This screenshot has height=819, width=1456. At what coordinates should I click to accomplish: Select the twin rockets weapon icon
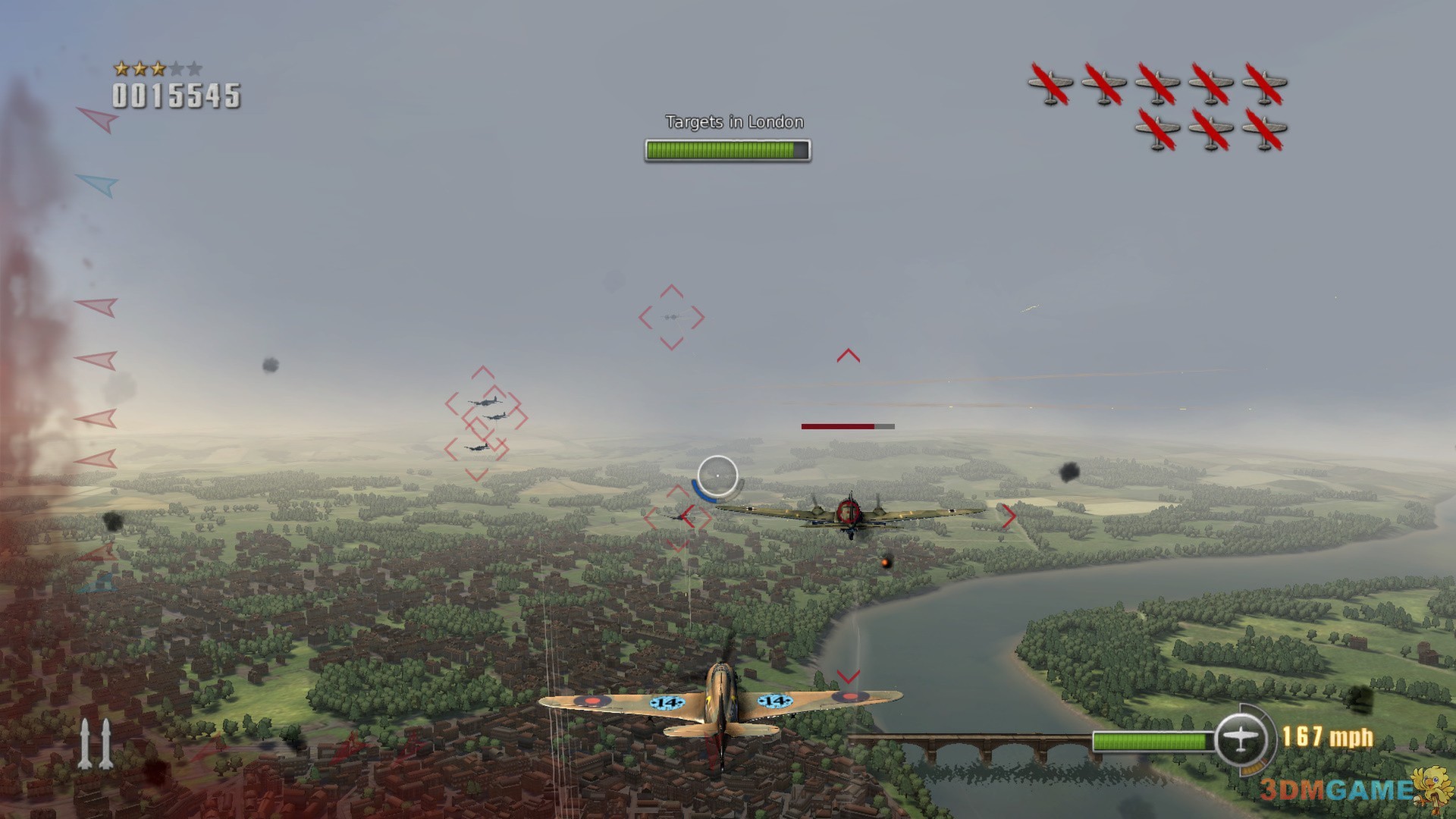(96, 744)
